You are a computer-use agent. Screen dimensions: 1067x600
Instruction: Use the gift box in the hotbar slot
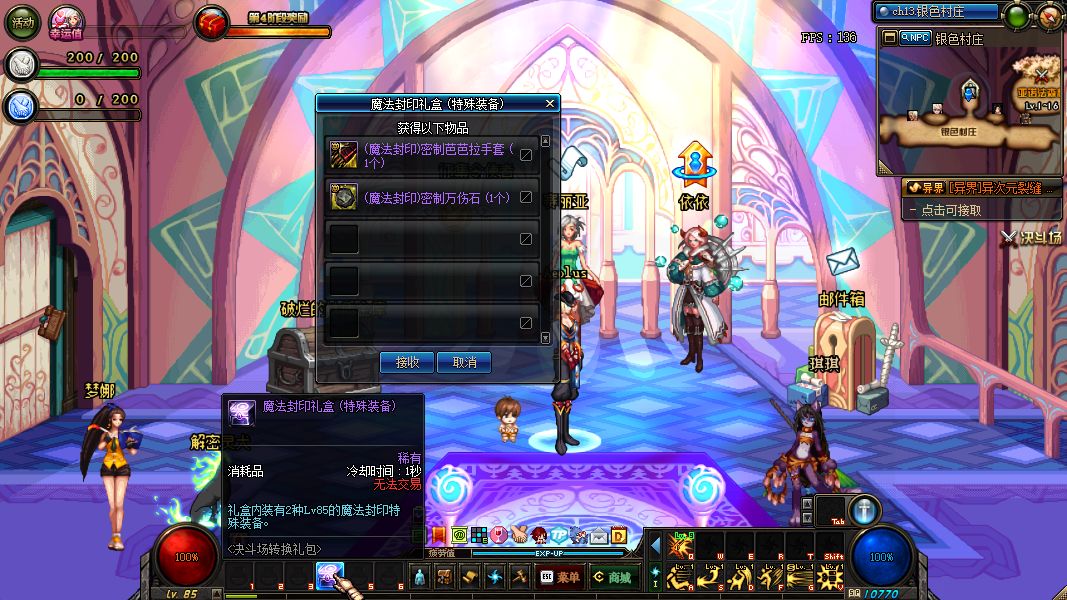pos(331,574)
